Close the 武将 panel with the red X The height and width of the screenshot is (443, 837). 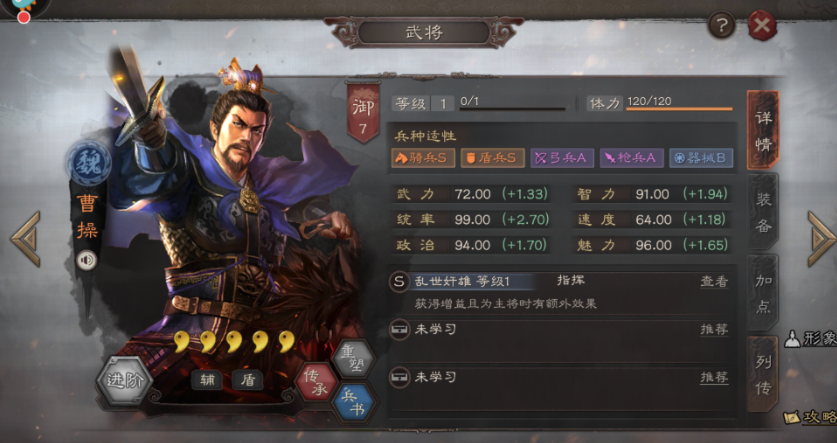click(762, 26)
